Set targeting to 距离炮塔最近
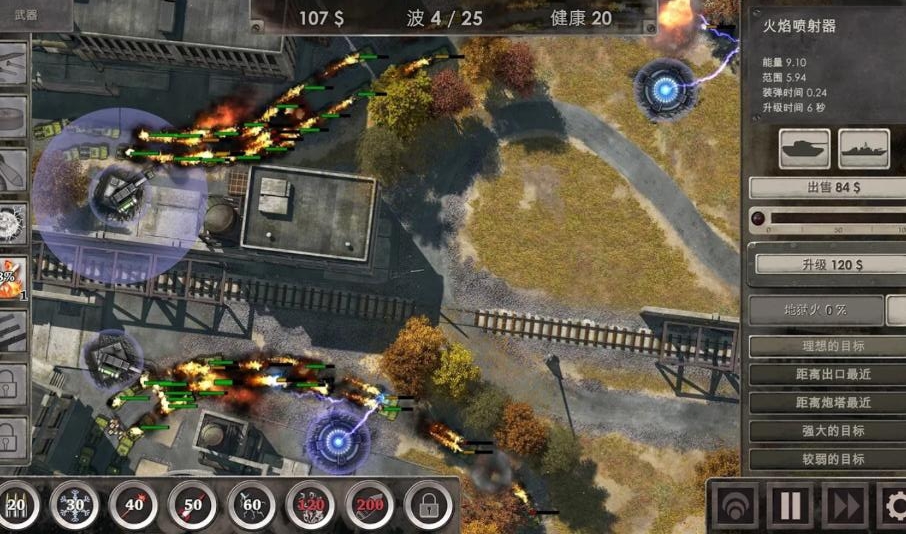906x534 pixels. pos(826,403)
